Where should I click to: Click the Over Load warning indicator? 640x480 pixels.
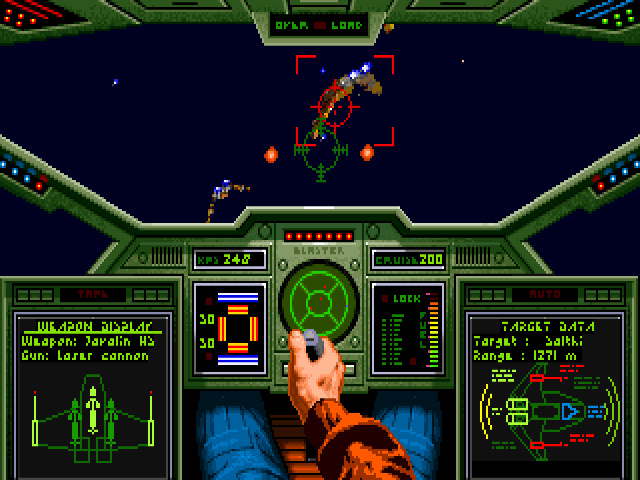click(320, 26)
